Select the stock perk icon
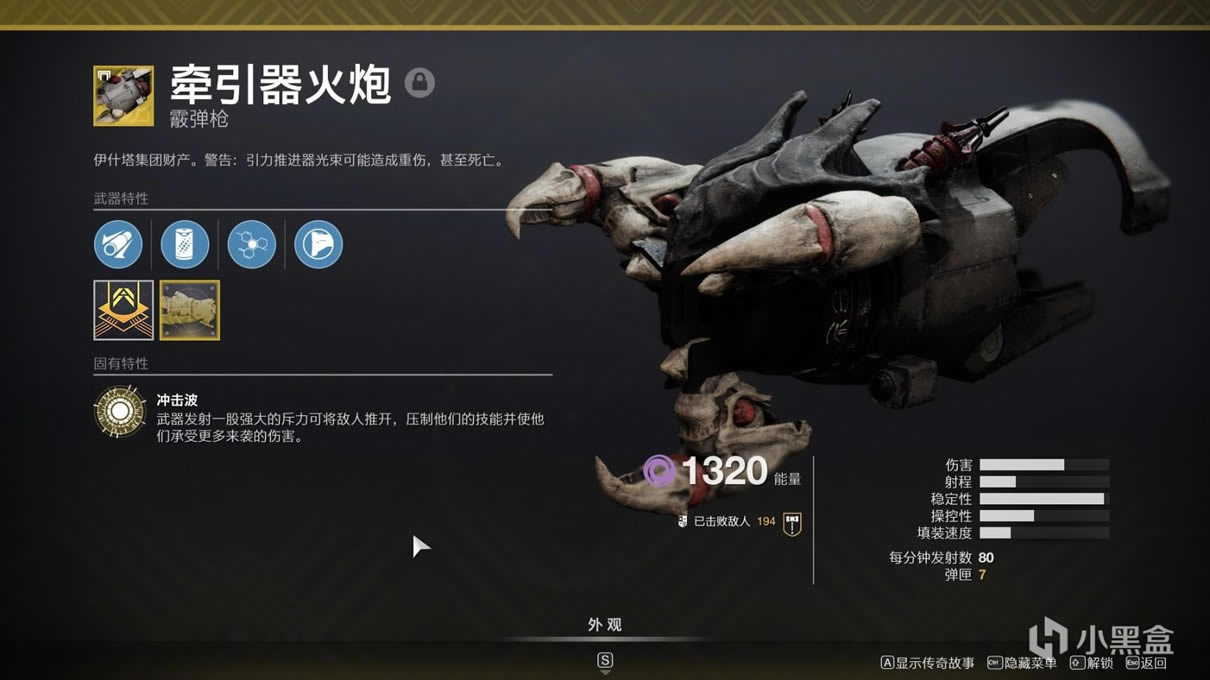Image resolution: width=1210 pixels, height=680 pixels. tap(318, 244)
